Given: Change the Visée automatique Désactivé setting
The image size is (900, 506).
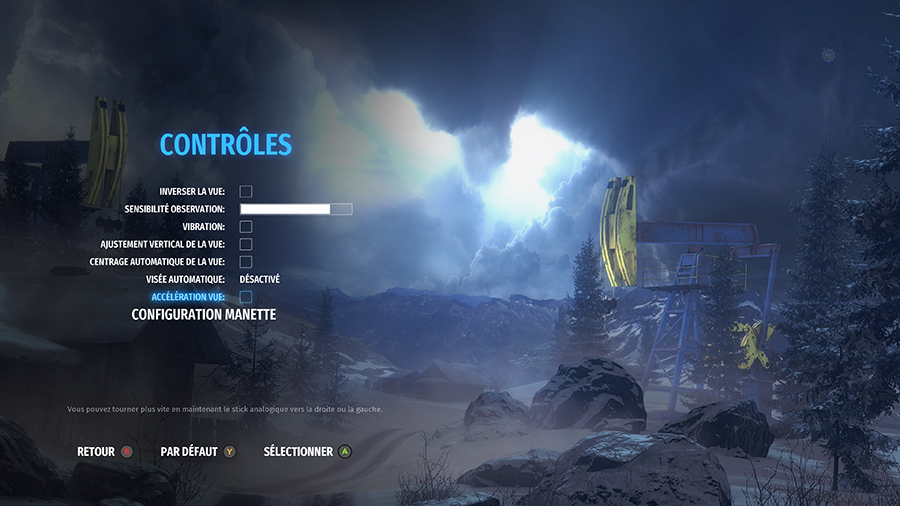Looking at the screenshot, I should (x=260, y=279).
